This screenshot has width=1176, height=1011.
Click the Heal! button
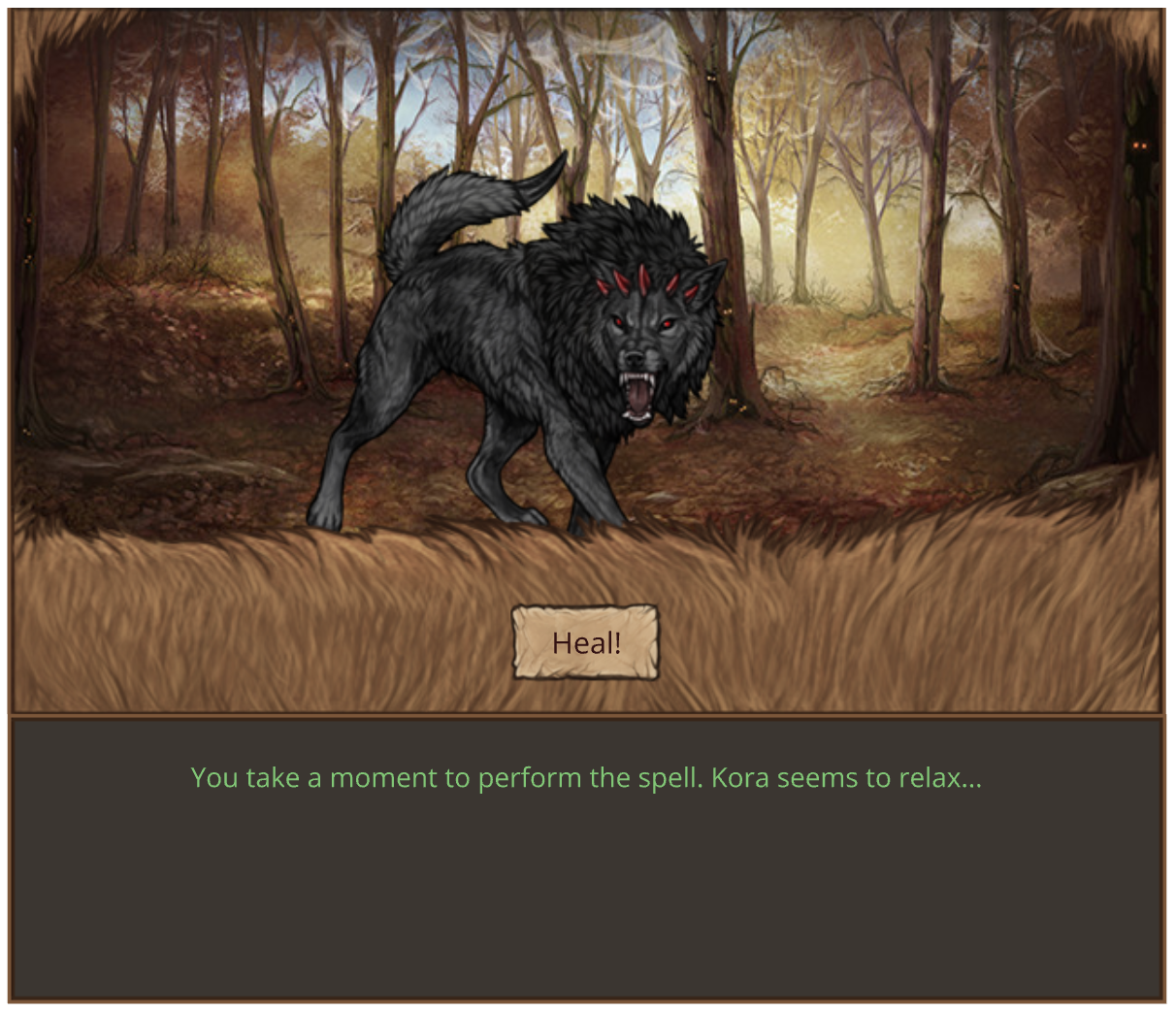pyautogui.click(x=585, y=642)
